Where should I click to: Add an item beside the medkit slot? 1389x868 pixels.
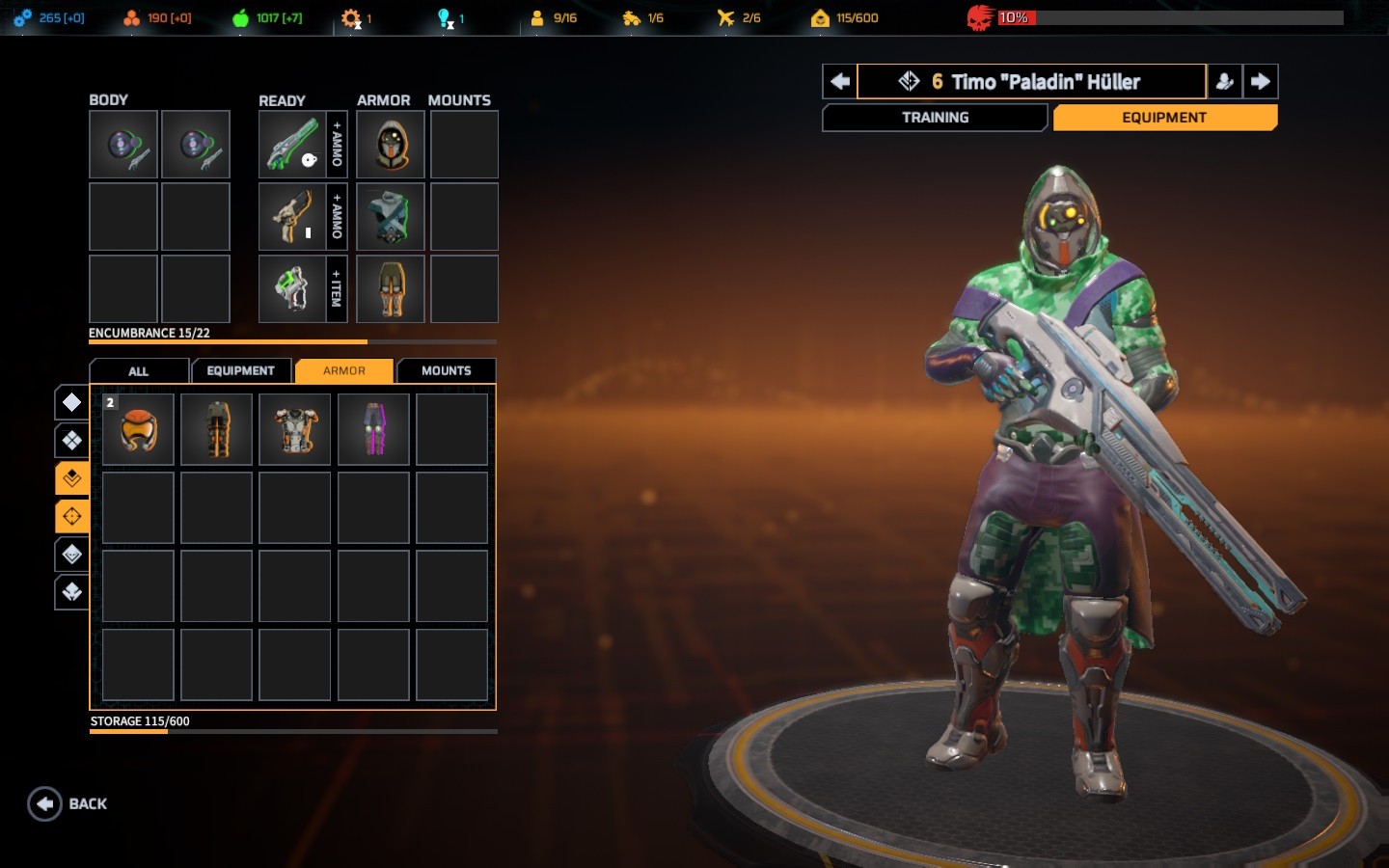point(337,289)
